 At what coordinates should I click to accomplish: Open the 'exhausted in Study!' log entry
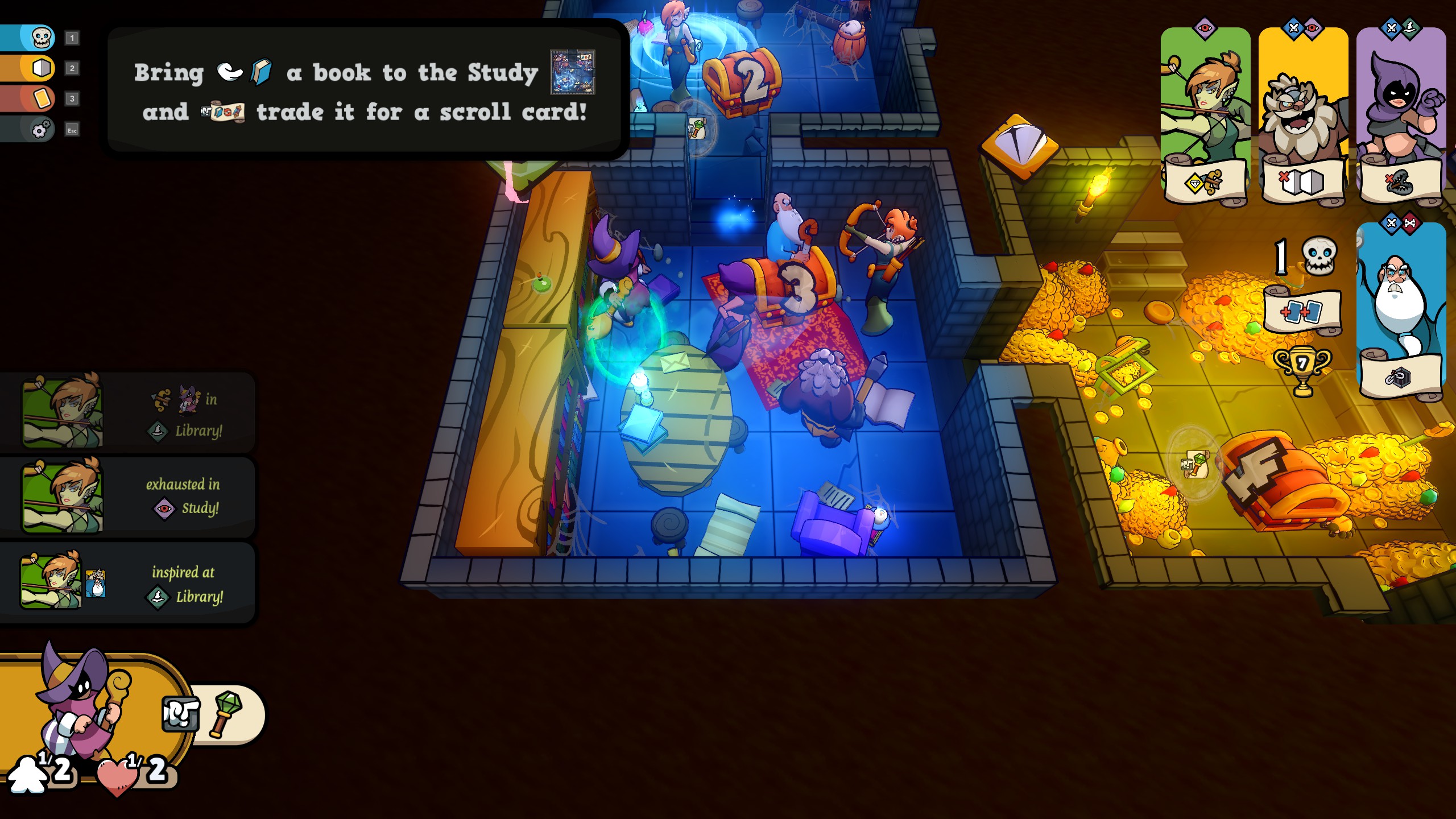coord(128,497)
